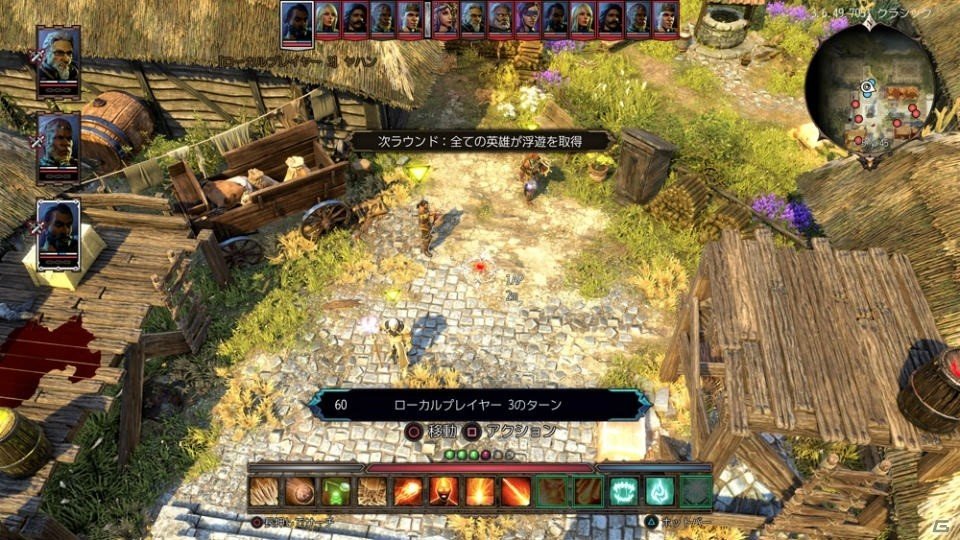Click the enlarged current-turn portrait in turn order
Viewport: 960px width, 540px height.
[x=296, y=19]
